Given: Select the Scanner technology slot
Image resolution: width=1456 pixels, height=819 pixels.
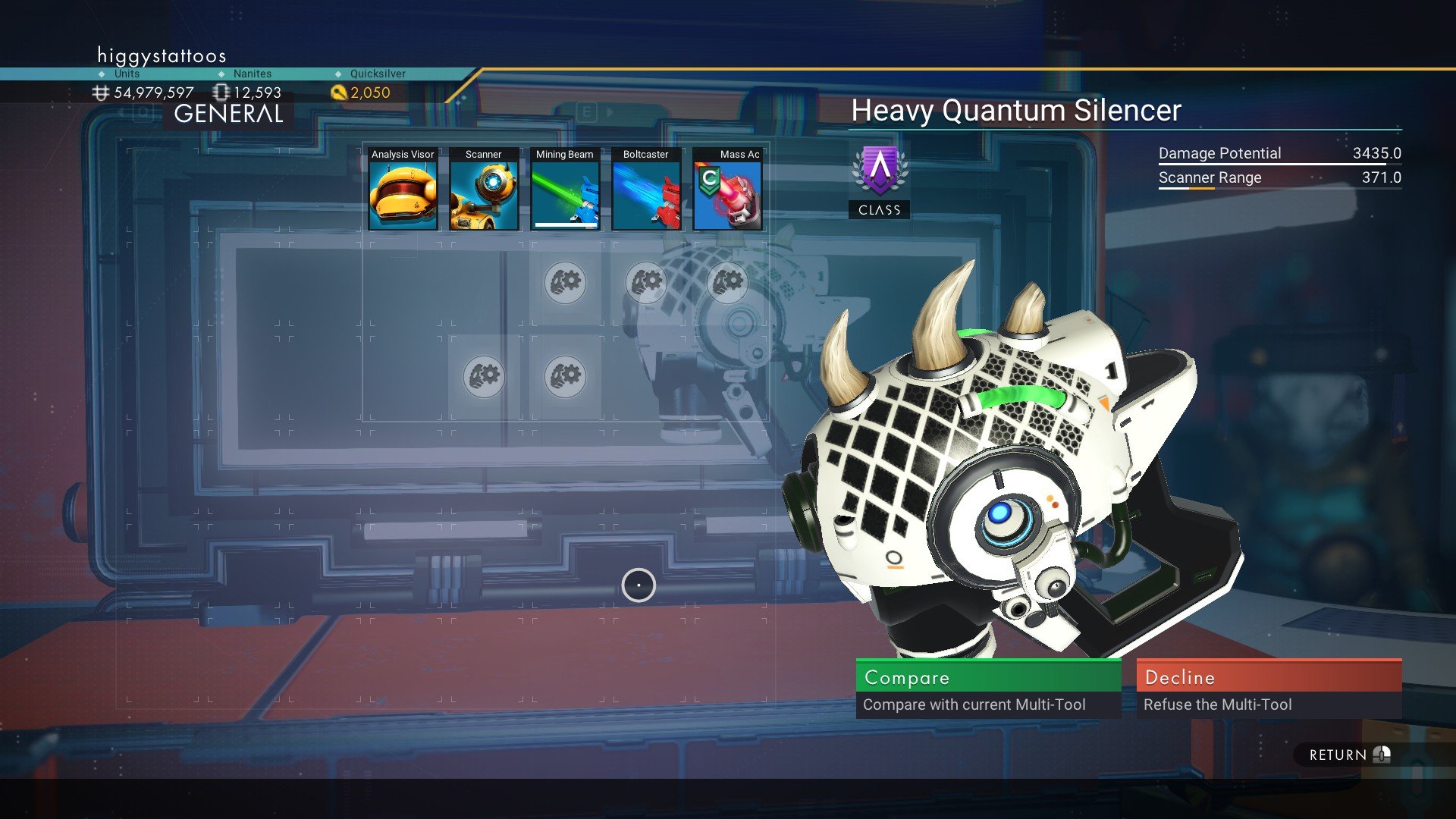Looking at the screenshot, I should (x=484, y=190).
